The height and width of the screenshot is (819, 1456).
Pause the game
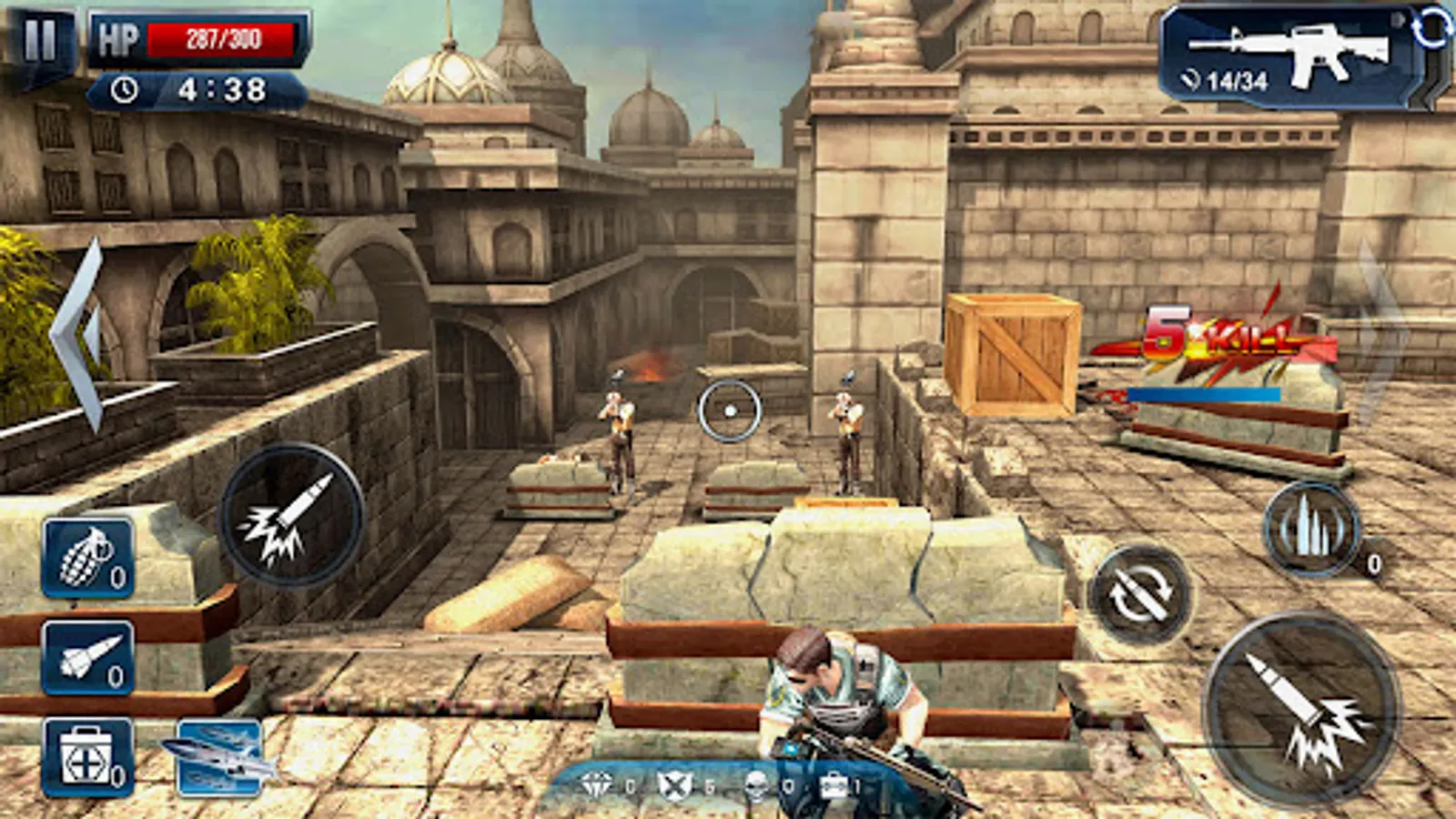point(39,40)
